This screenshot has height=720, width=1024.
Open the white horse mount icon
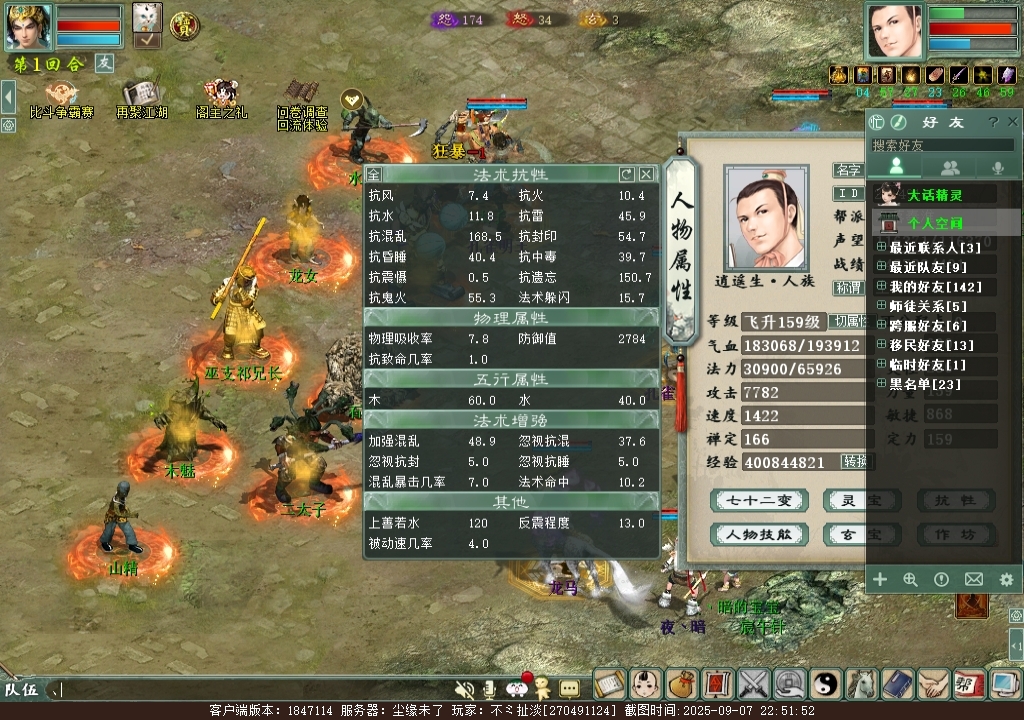861,684
